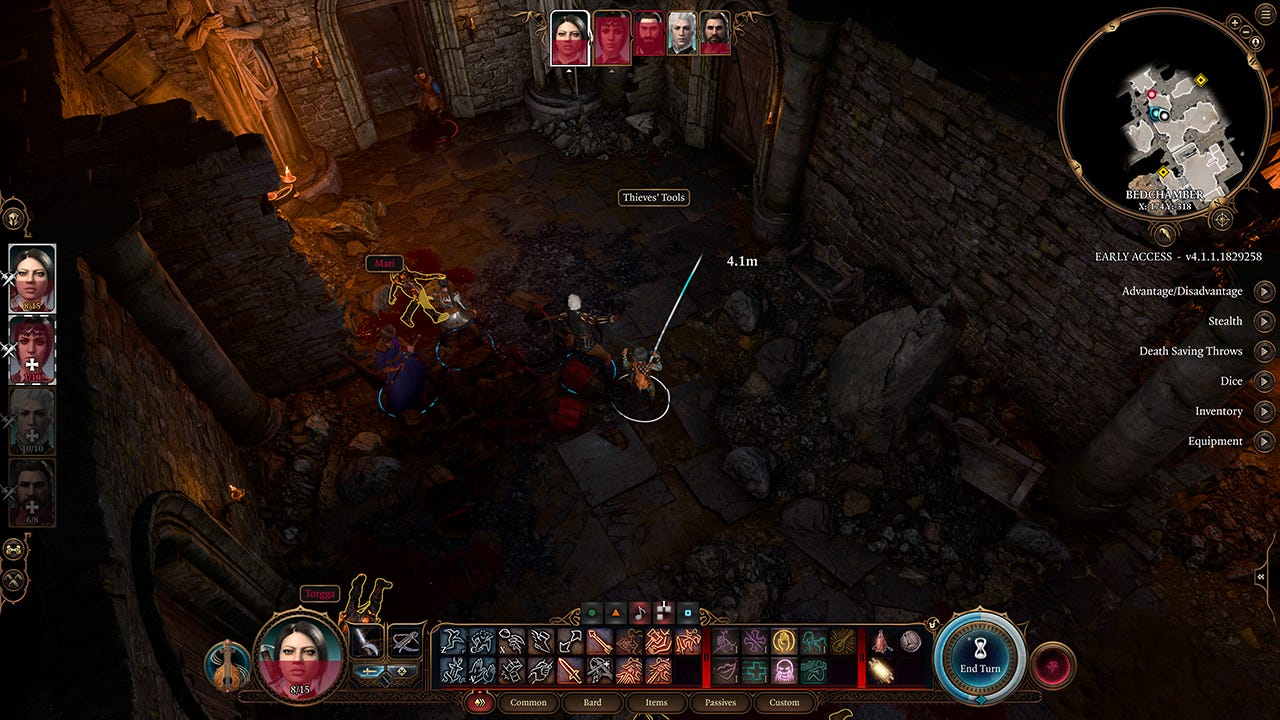Click the red double-arrow icon left of Common tab
1280x720 pixels.
[x=480, y=703]
